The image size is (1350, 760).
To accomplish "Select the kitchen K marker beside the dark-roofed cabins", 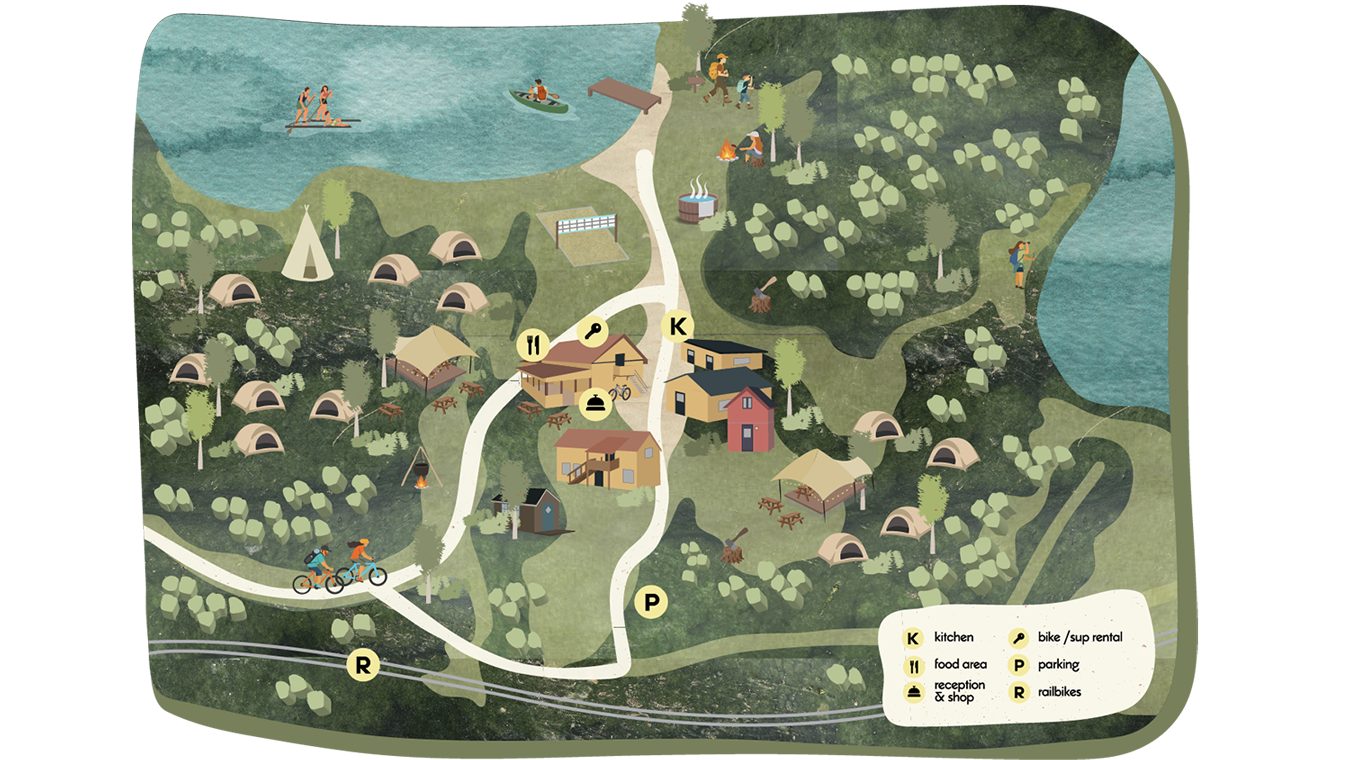I will pos(679,326).
